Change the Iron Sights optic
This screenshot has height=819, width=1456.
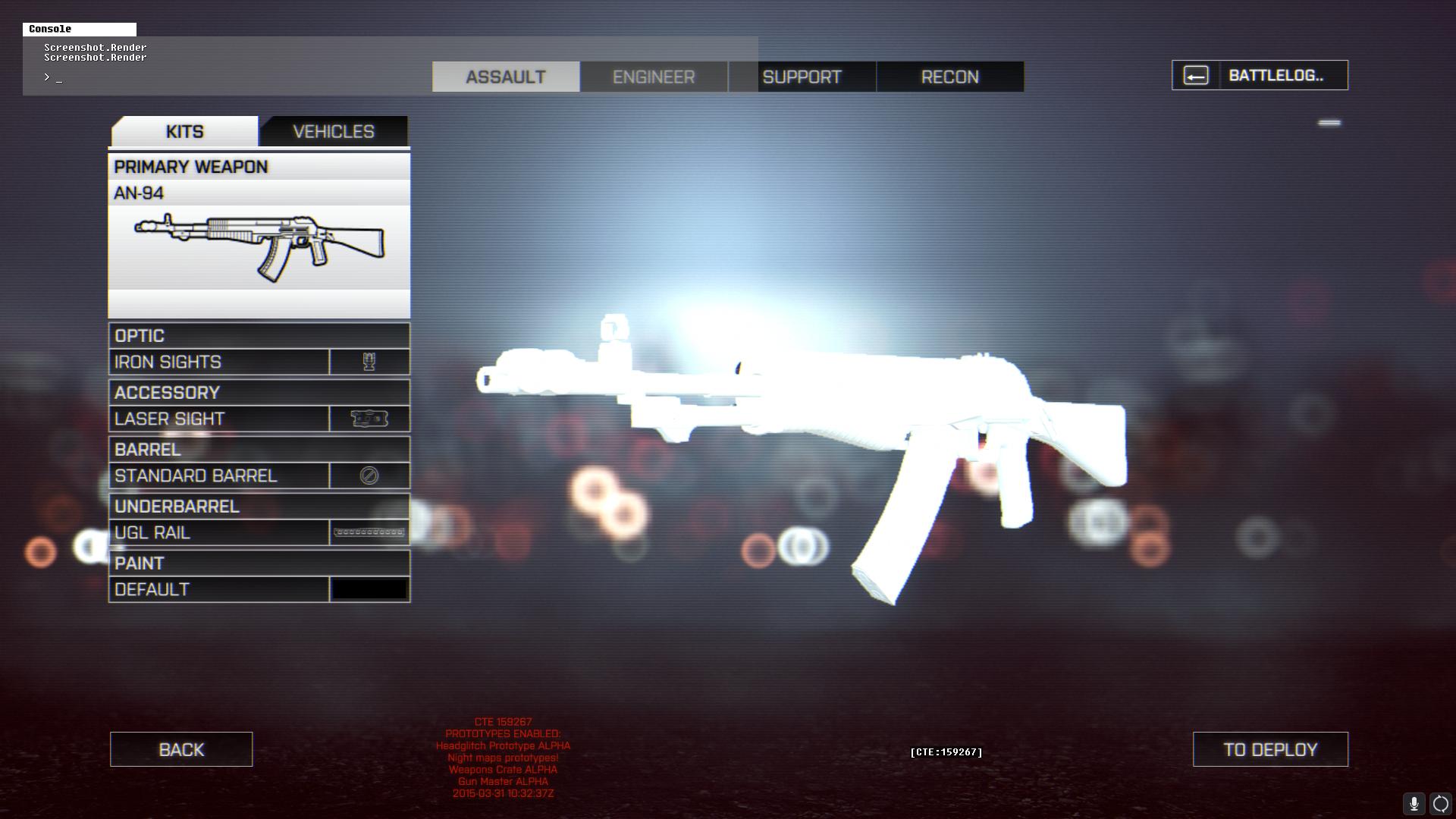[x=259, y=362]
